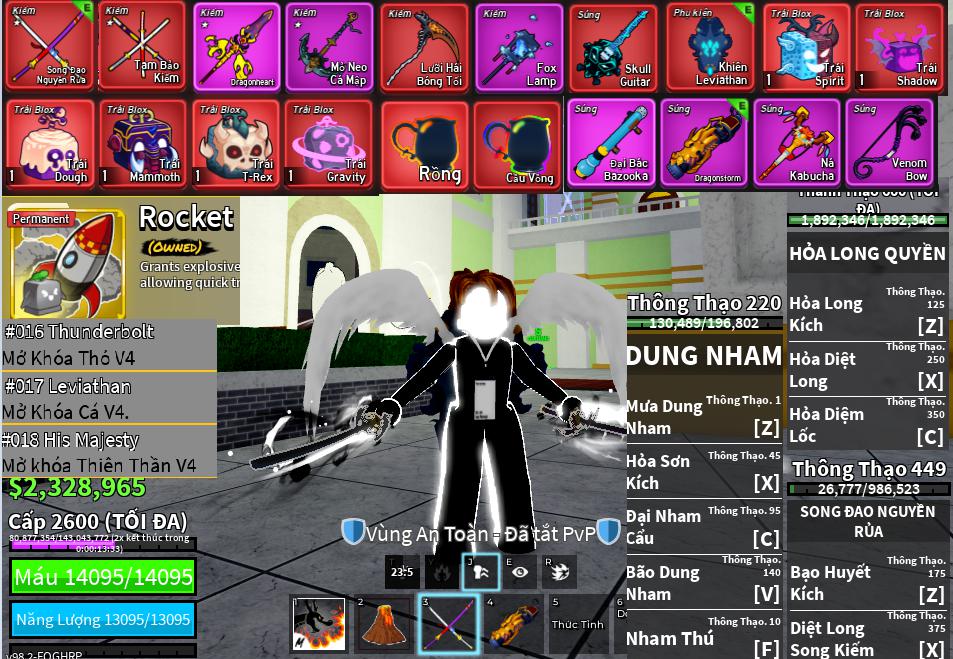Select the Venom Bow inventory slot

[x=890, y=142]
